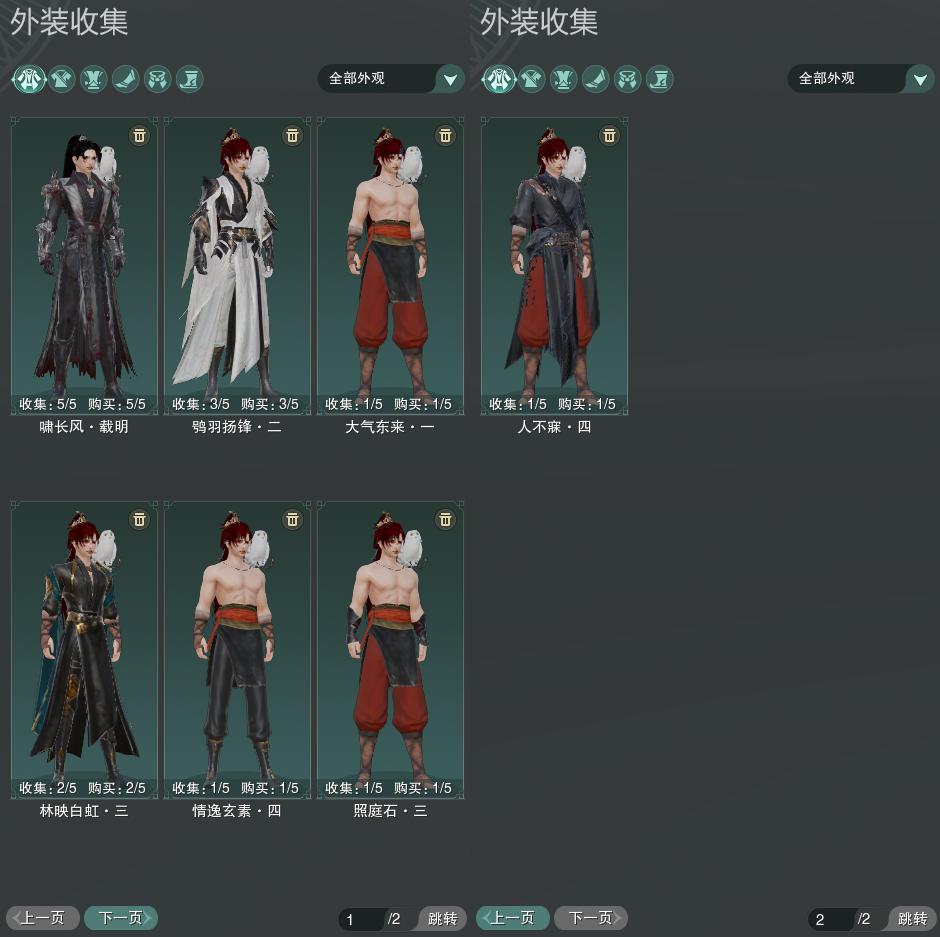The width and height of the screenshot is (940, 937).
Task: Click the trash icon on 照庭石·三
Action: [x=446, y=519]
